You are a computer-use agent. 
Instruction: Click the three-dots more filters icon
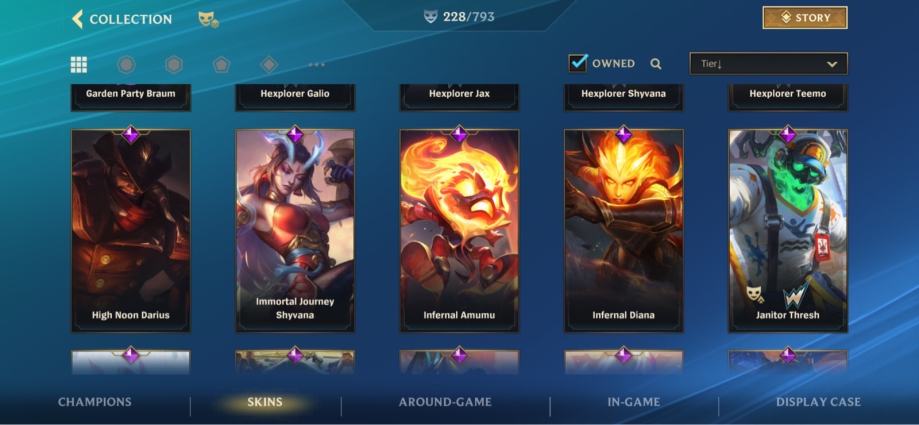[x=317, y=65]
